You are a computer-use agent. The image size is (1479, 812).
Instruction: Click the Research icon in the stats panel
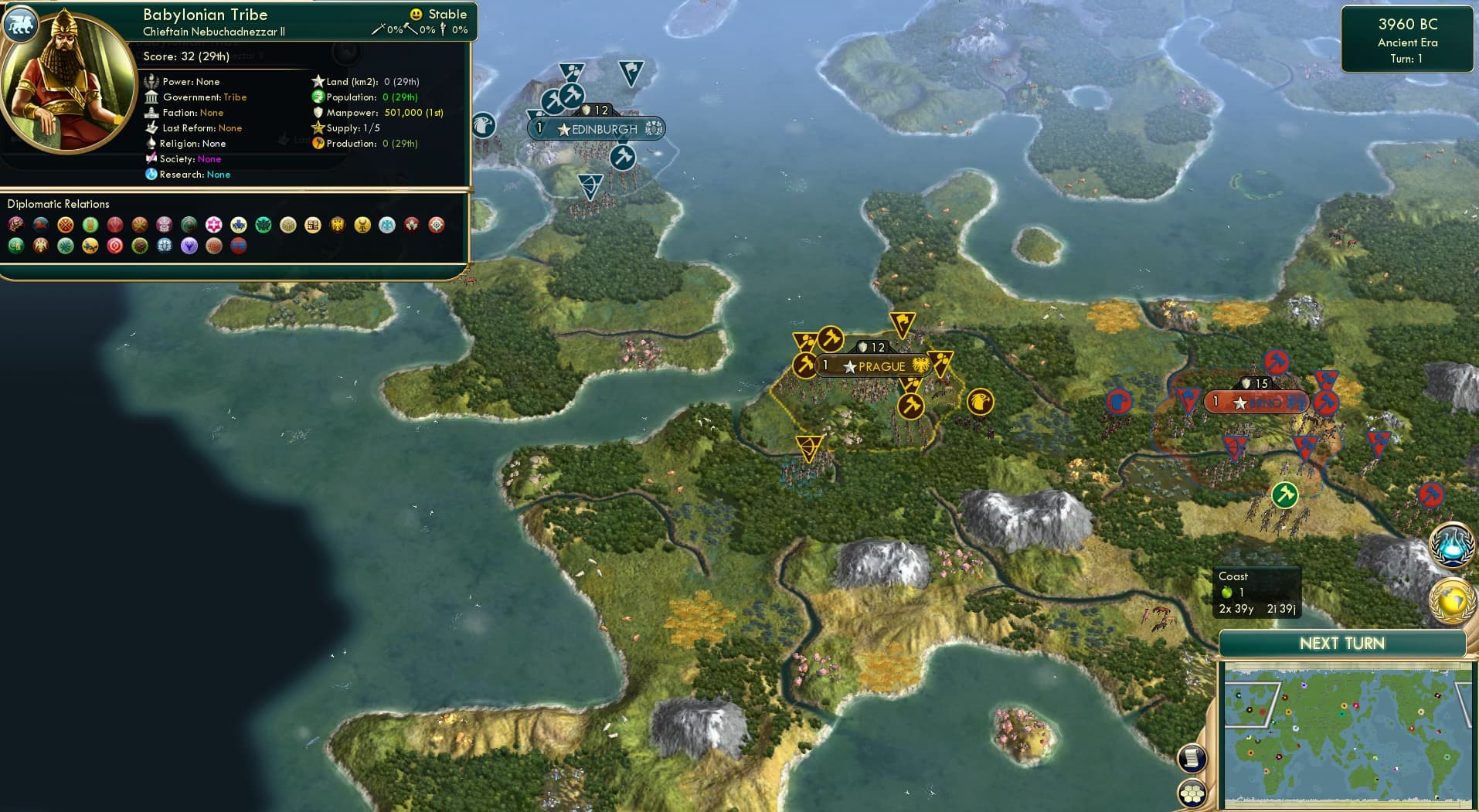[152, 175]
